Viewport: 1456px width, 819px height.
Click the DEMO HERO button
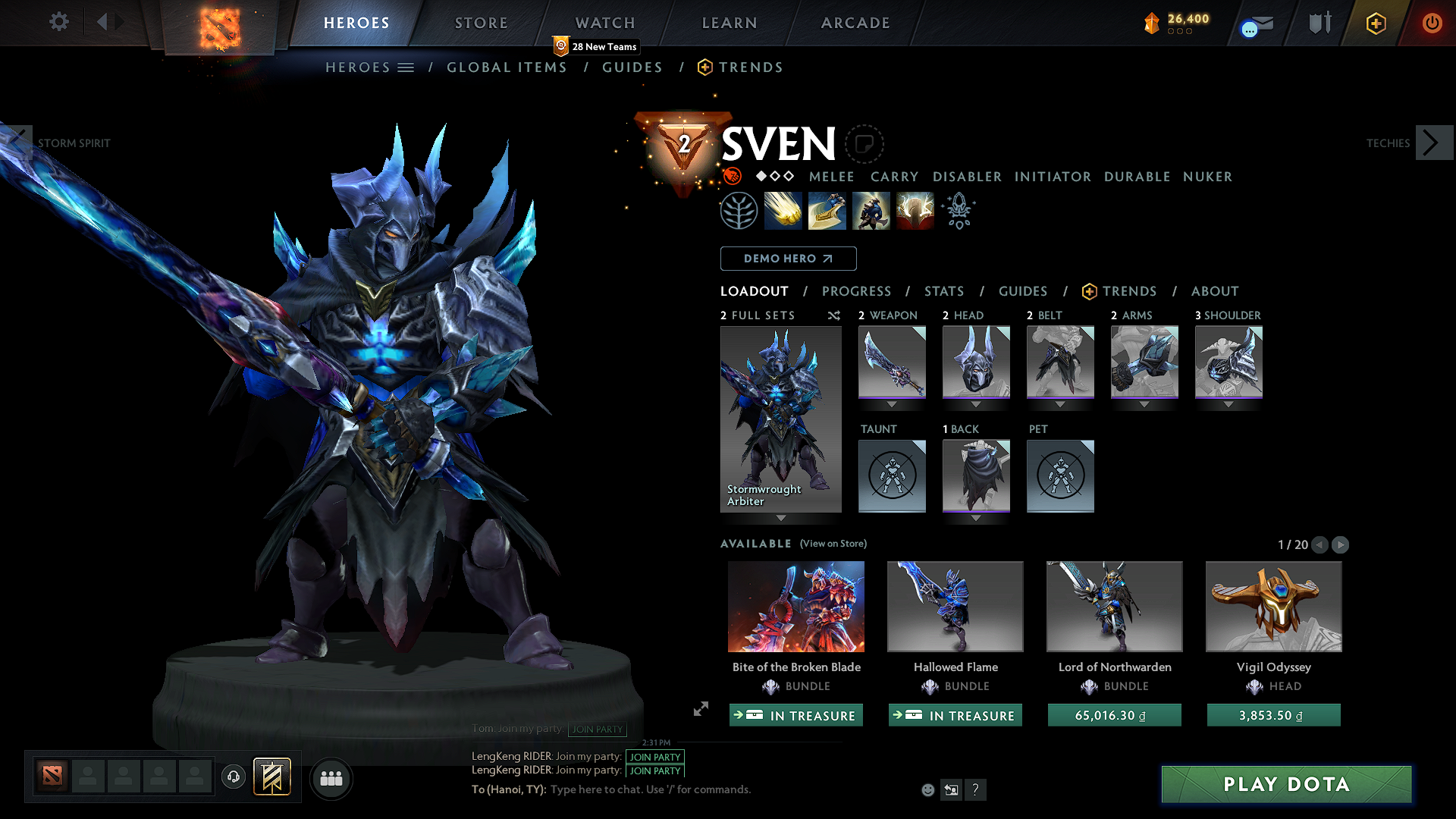[x=788, y=259]
